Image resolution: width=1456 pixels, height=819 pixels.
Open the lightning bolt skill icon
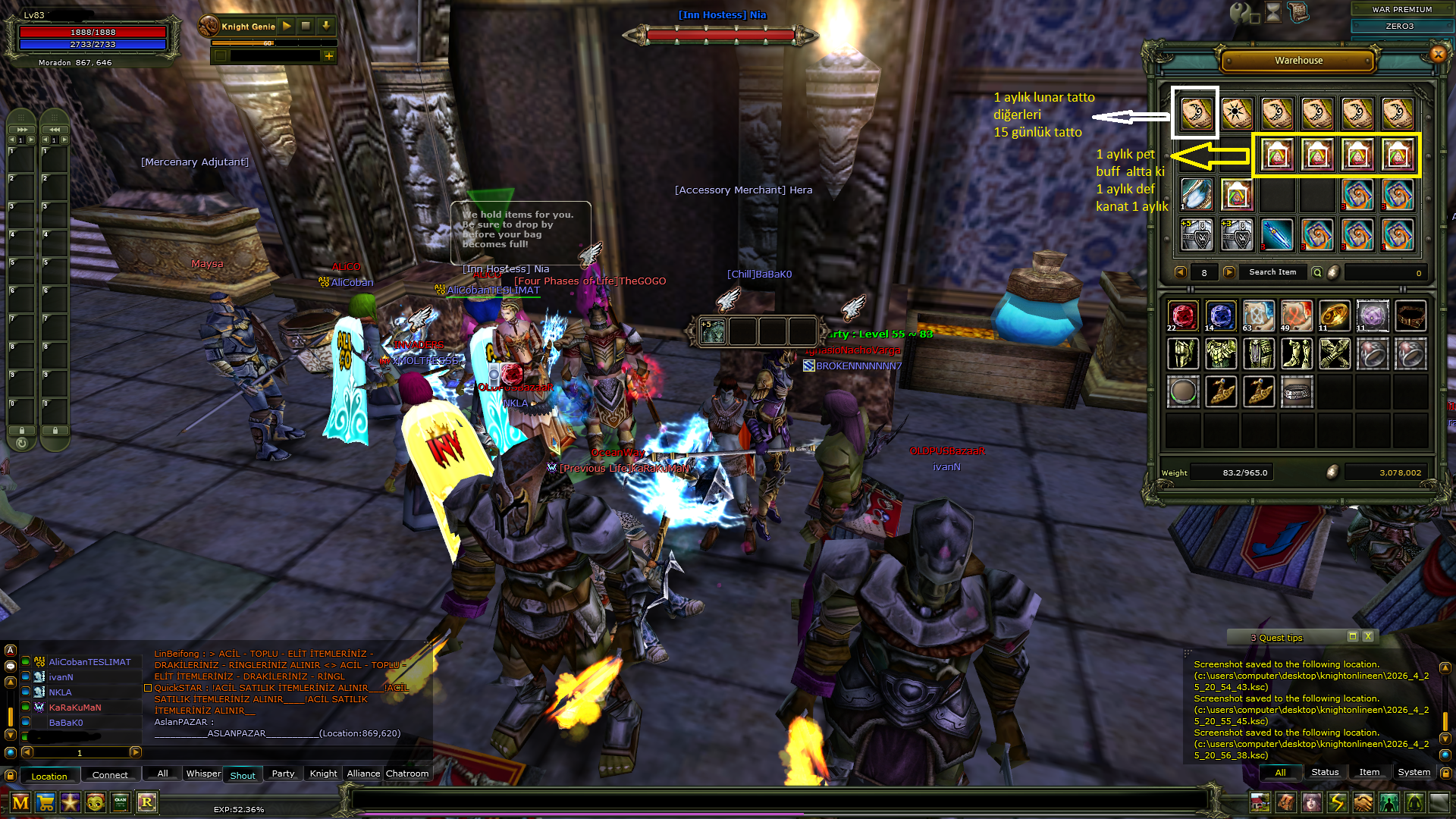click(1337, 802)
